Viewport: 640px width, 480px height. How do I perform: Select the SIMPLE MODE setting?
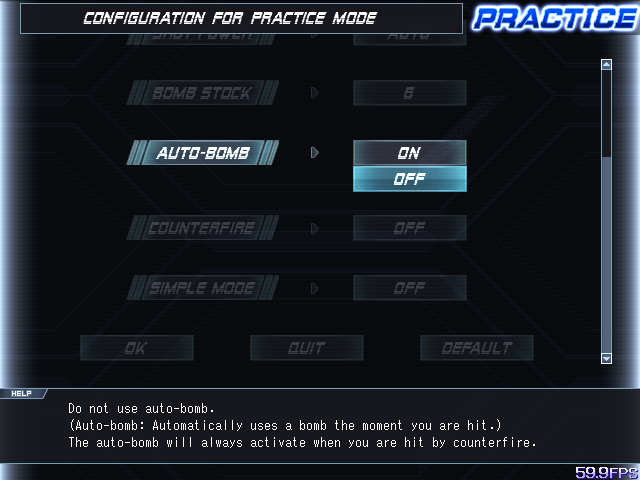pyautogui.click(x=203, y=288)
